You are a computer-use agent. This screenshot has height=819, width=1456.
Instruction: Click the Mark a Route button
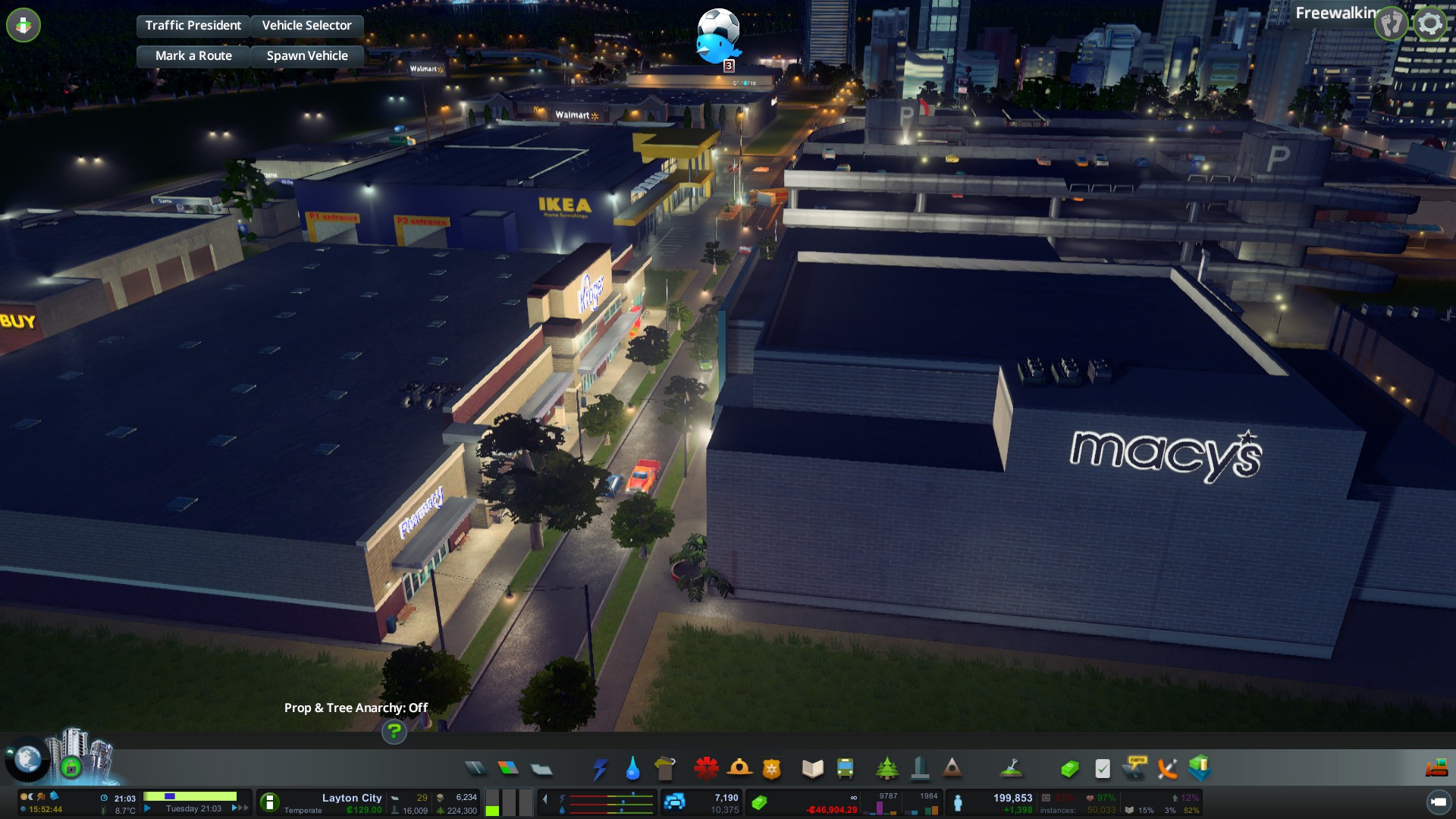193,55
